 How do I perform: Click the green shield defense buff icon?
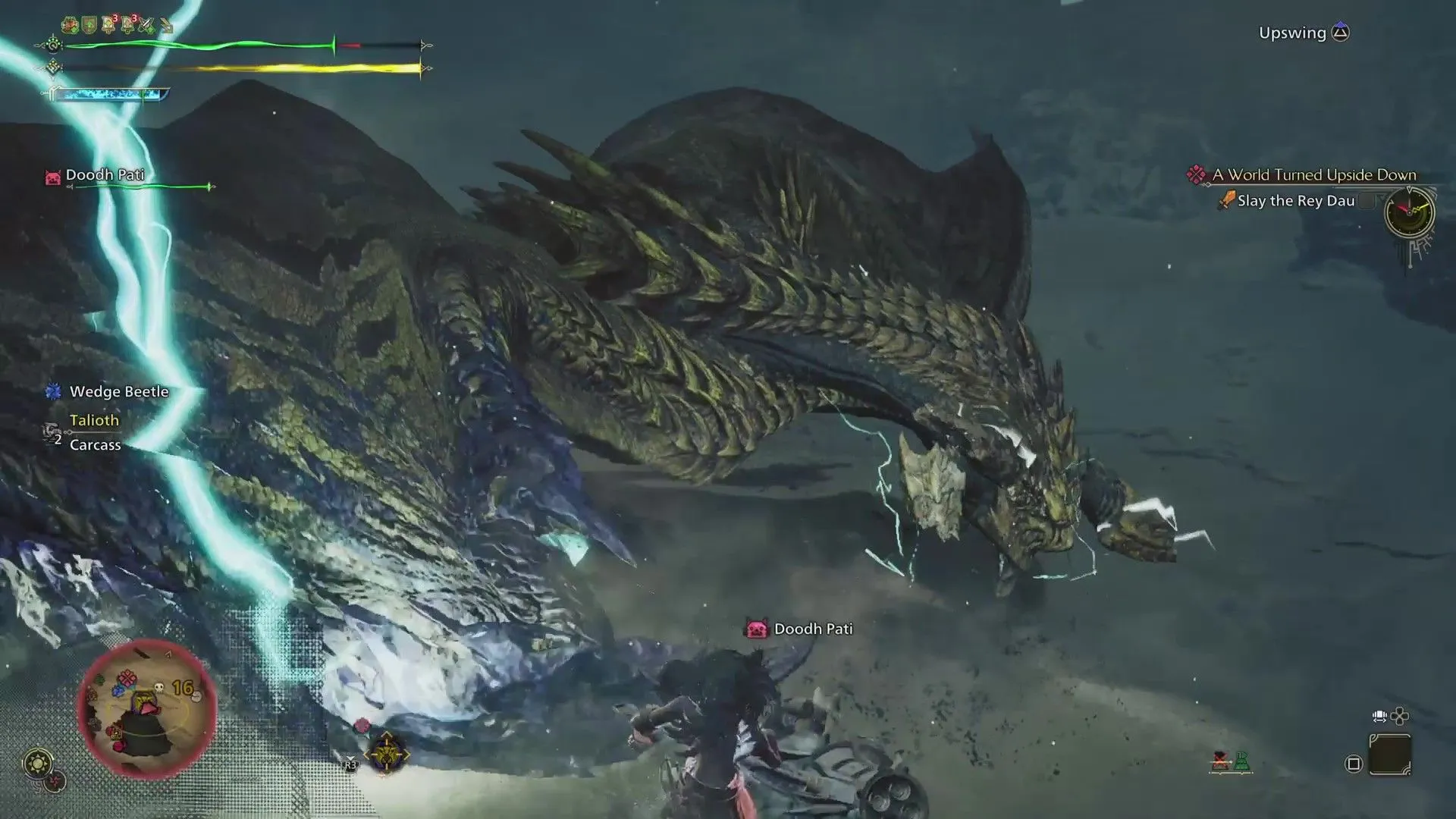(90, 27)
